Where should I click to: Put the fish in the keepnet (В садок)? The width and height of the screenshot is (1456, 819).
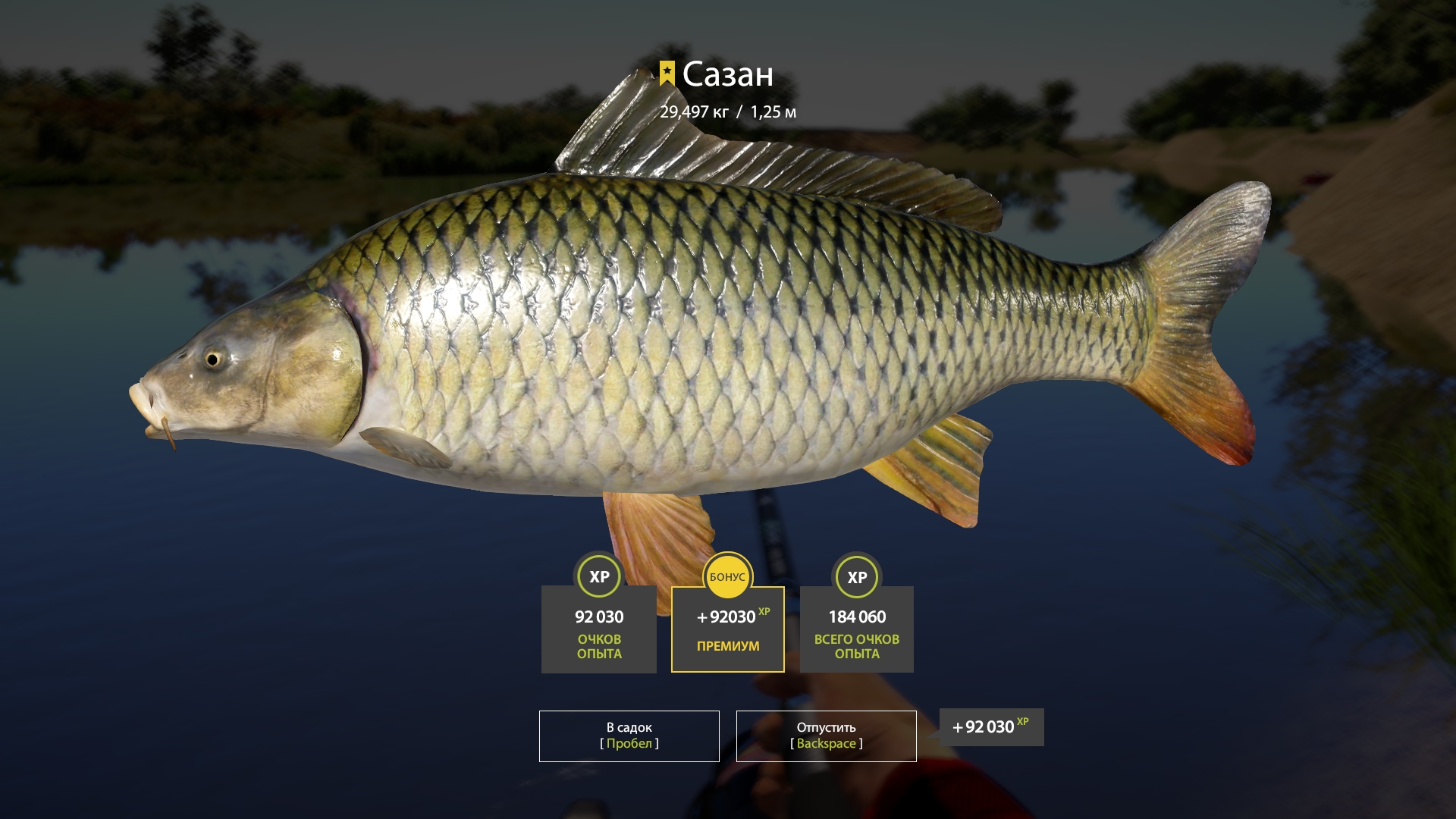click(x=629, y=736)
